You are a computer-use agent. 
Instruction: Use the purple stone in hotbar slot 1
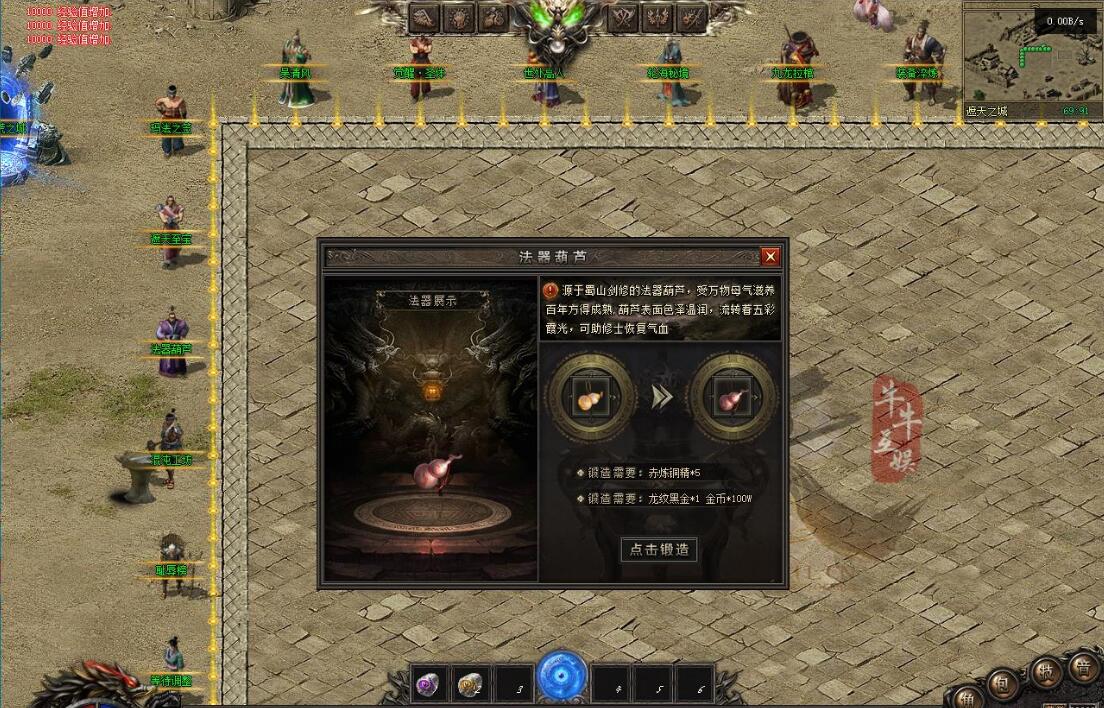pyautogui.click(x=431, y=684)
